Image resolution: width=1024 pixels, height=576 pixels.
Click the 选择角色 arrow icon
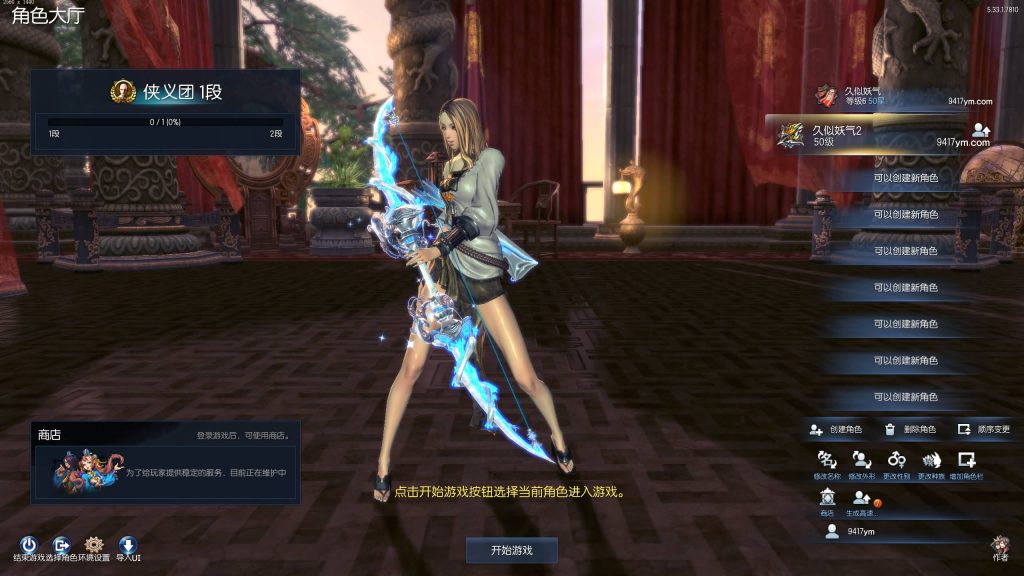click(x=61, y=545)
